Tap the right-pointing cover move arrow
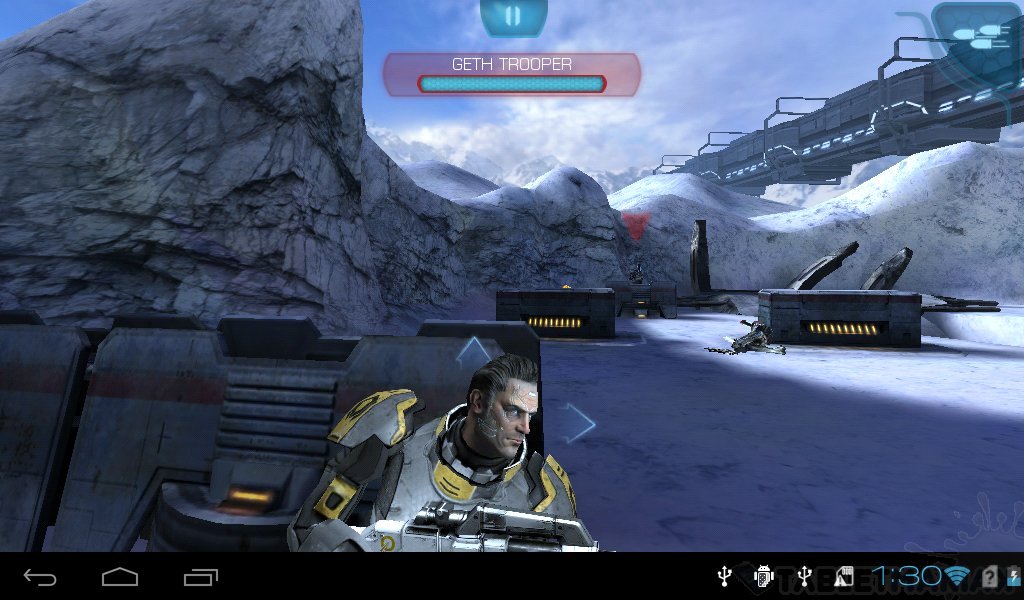 coord(576,423)
